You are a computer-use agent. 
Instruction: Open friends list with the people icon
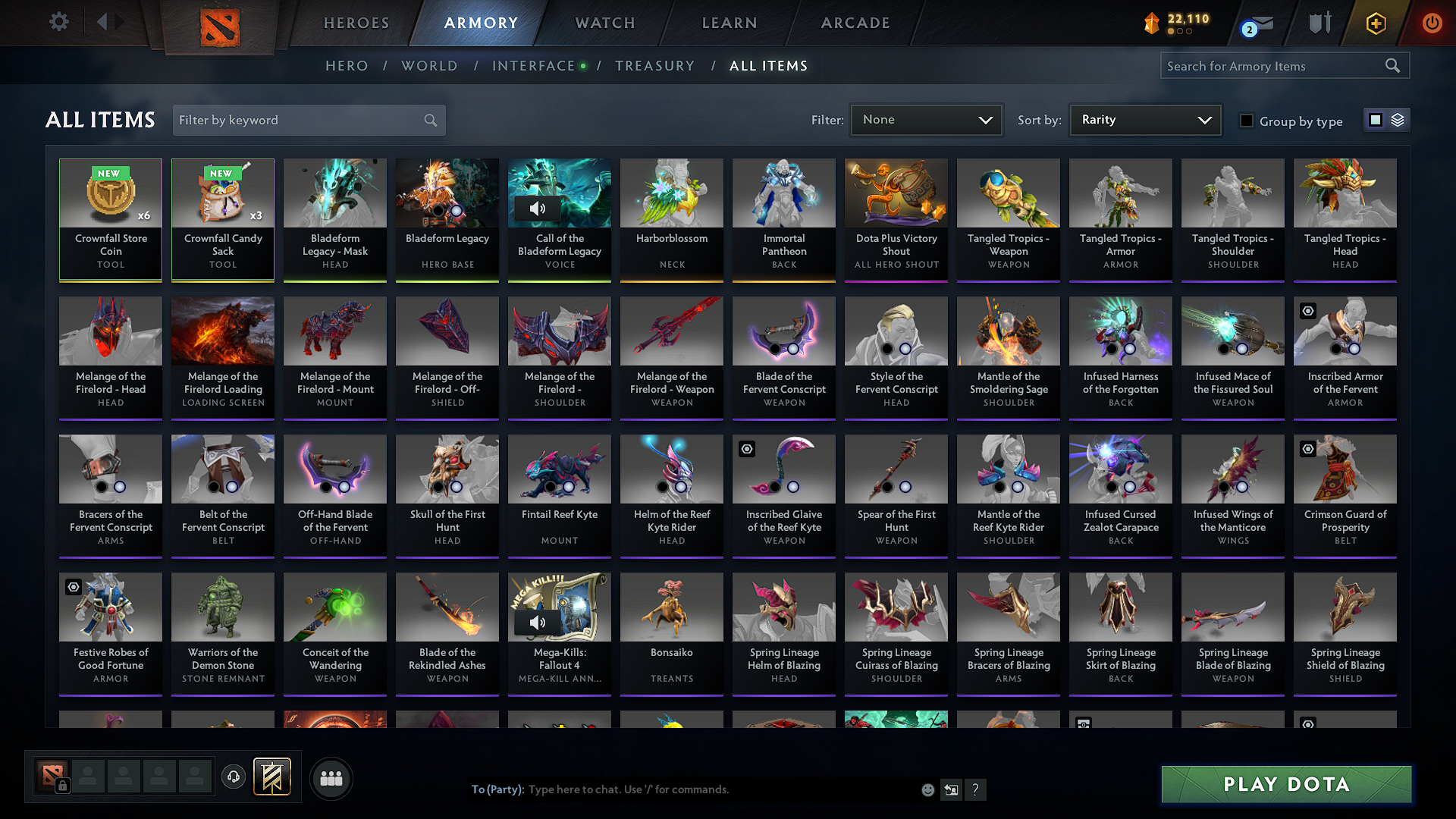coord(330,778)
